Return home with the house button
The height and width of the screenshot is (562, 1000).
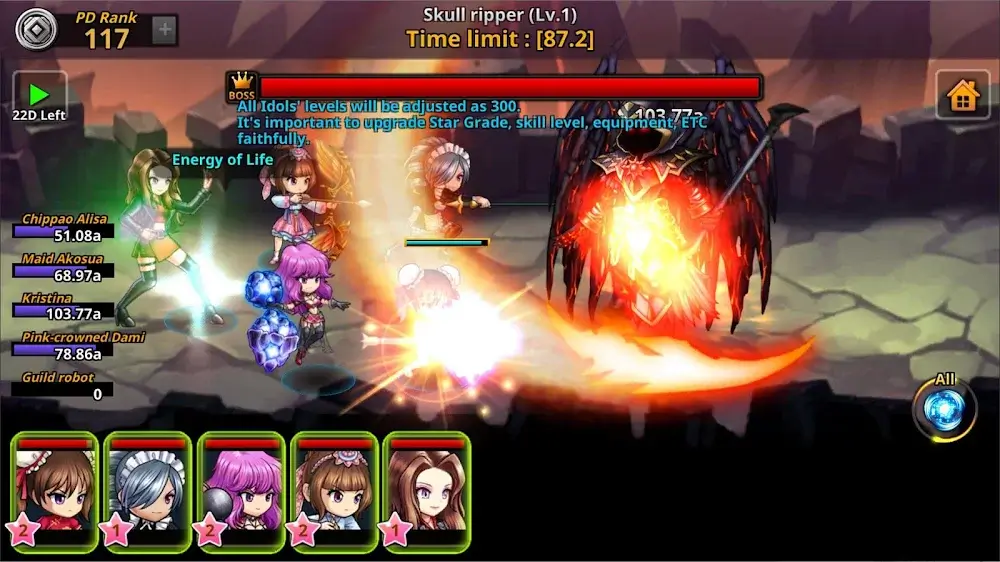coord(962,95)
